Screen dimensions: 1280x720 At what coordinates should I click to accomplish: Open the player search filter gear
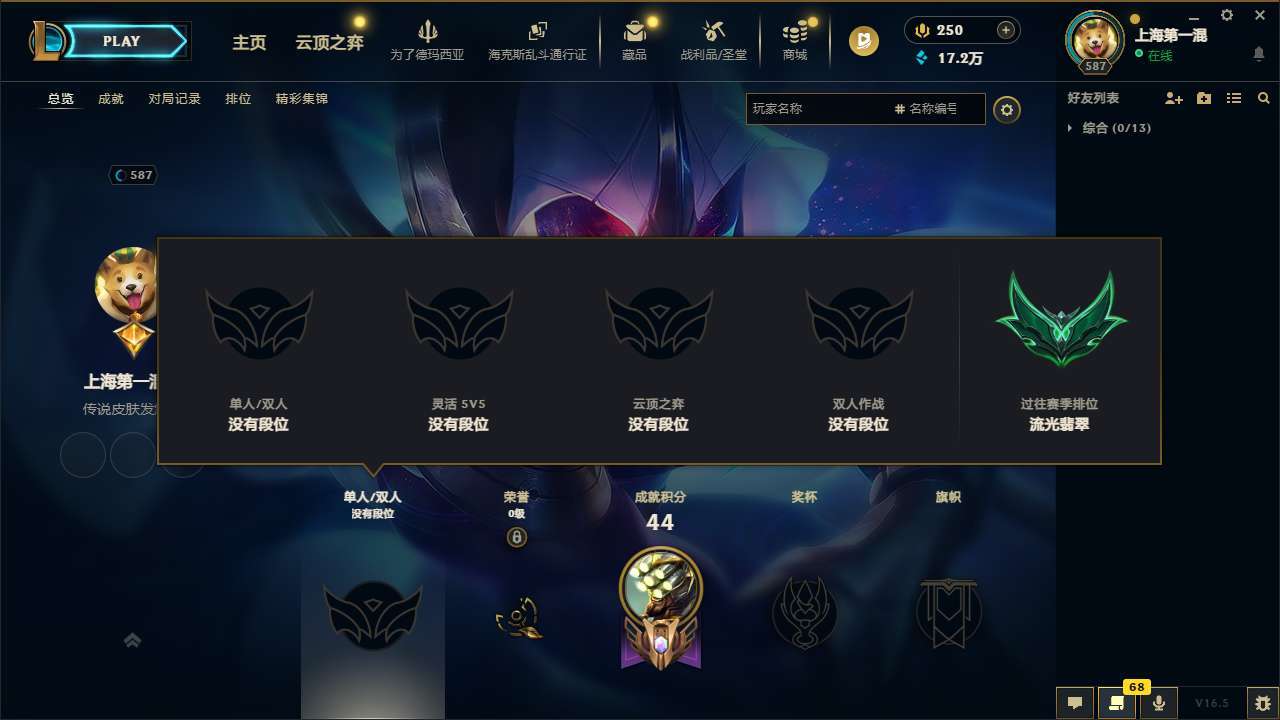pyautogui.click(x=1007, y=109)
